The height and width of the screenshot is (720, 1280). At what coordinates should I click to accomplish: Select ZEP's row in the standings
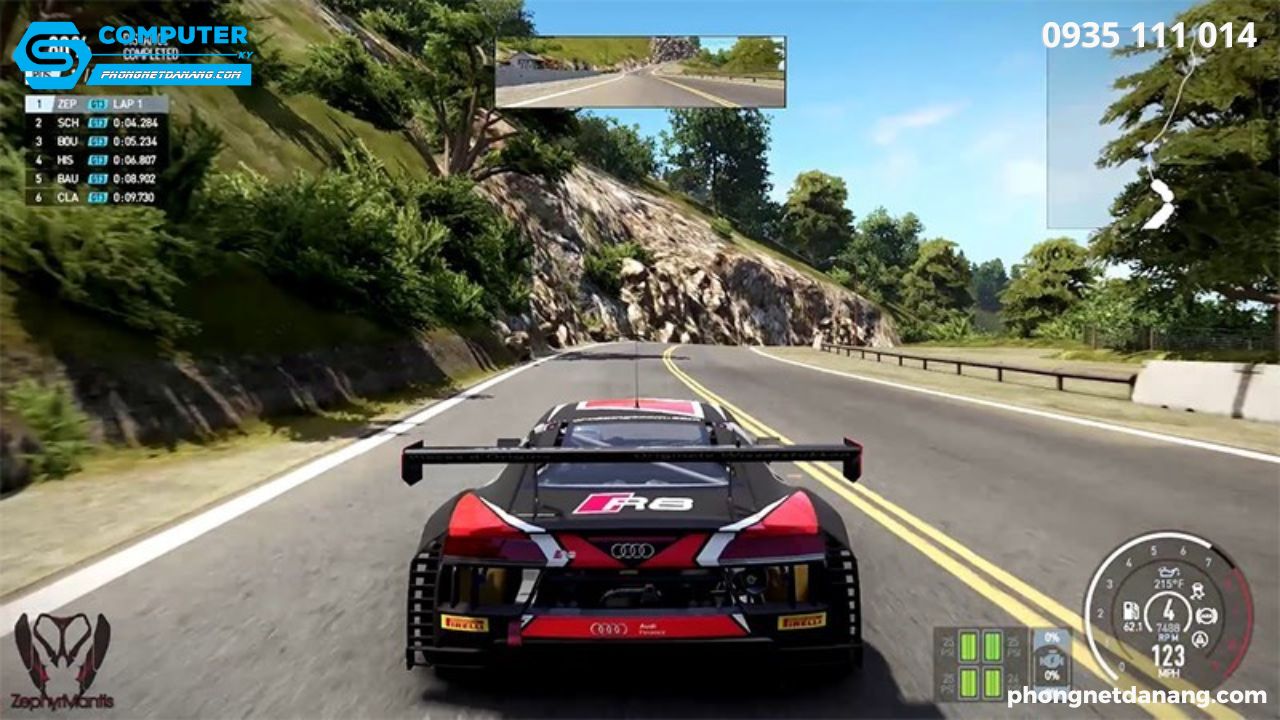tap(96, 103)
